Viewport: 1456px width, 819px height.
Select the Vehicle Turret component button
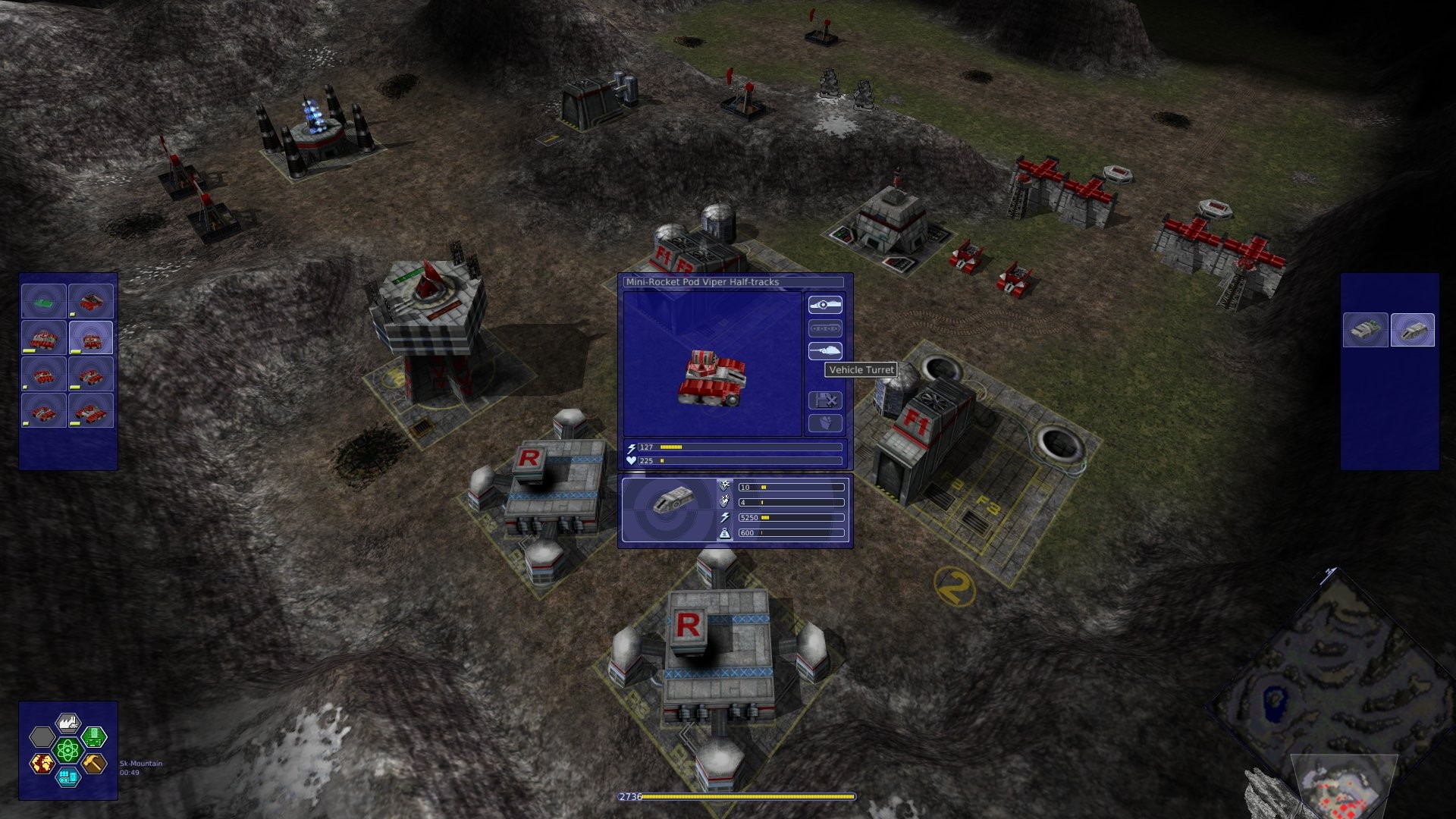(x=825, y=351)
